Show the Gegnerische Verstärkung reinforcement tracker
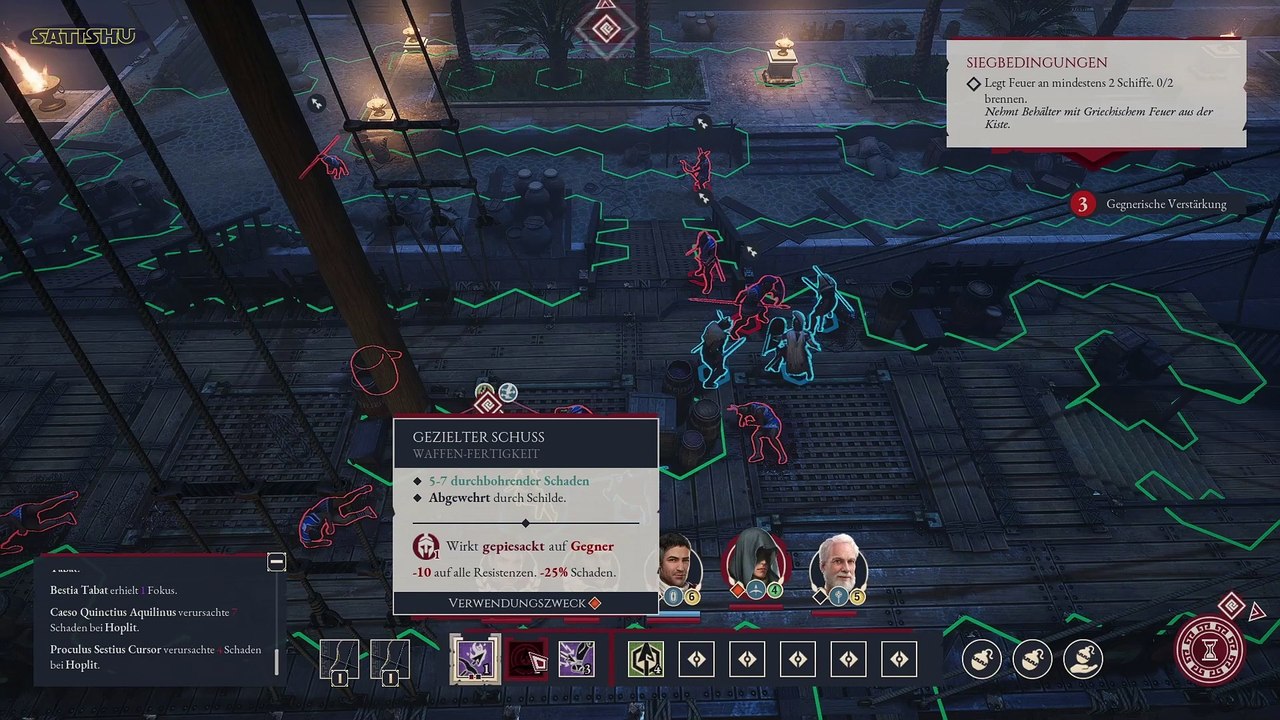The image size is (1280, 720). (1150, 204)
